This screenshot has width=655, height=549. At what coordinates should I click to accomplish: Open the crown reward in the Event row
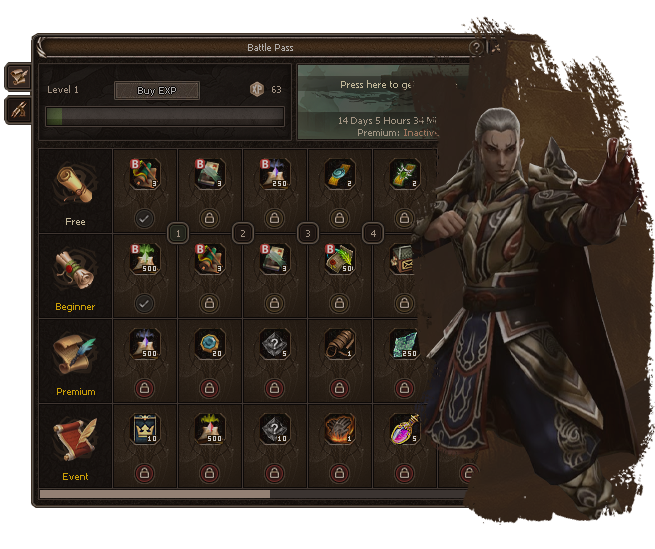click(145, 430)
